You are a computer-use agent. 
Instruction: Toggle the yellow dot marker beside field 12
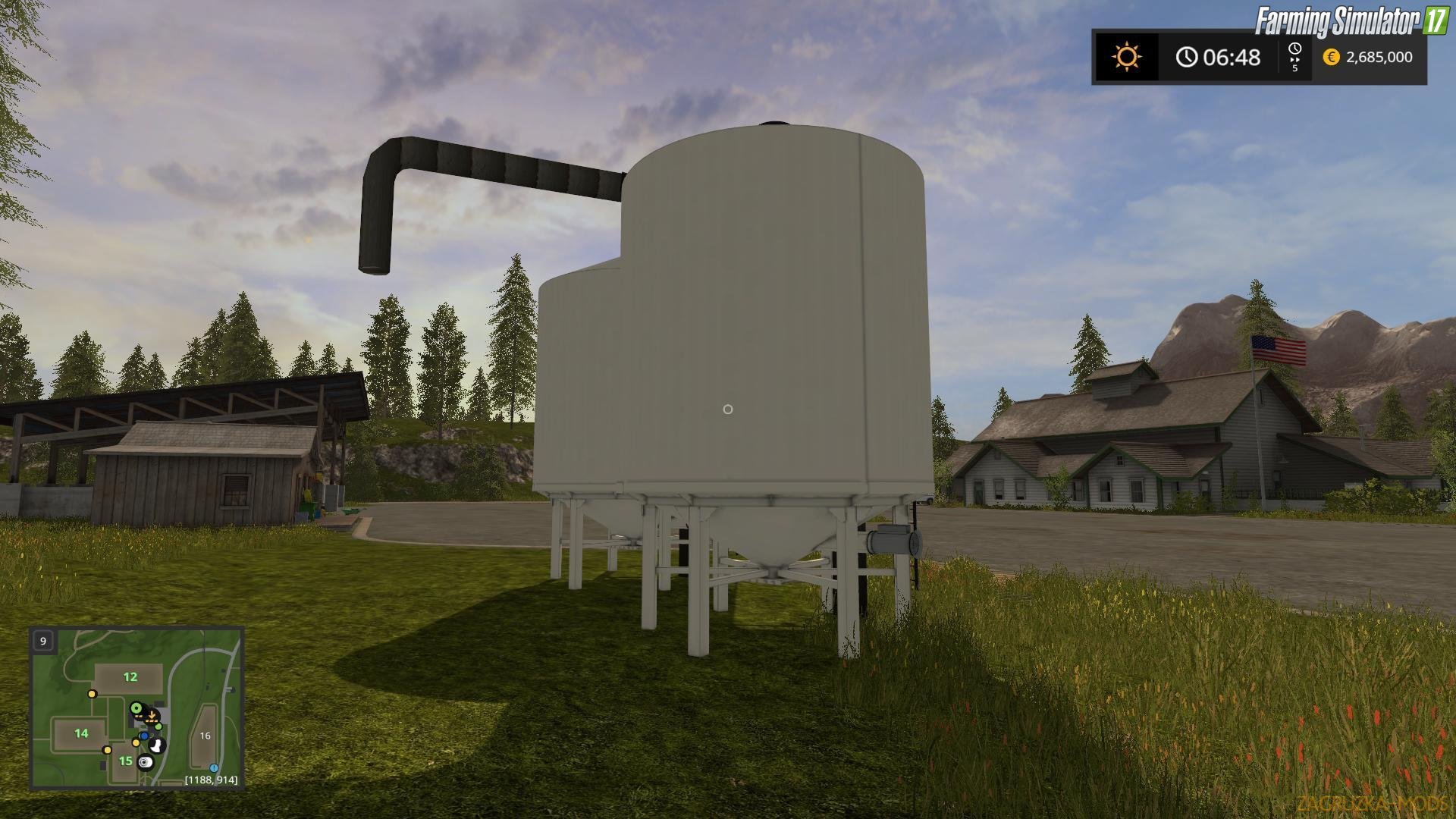pos(92,695)
